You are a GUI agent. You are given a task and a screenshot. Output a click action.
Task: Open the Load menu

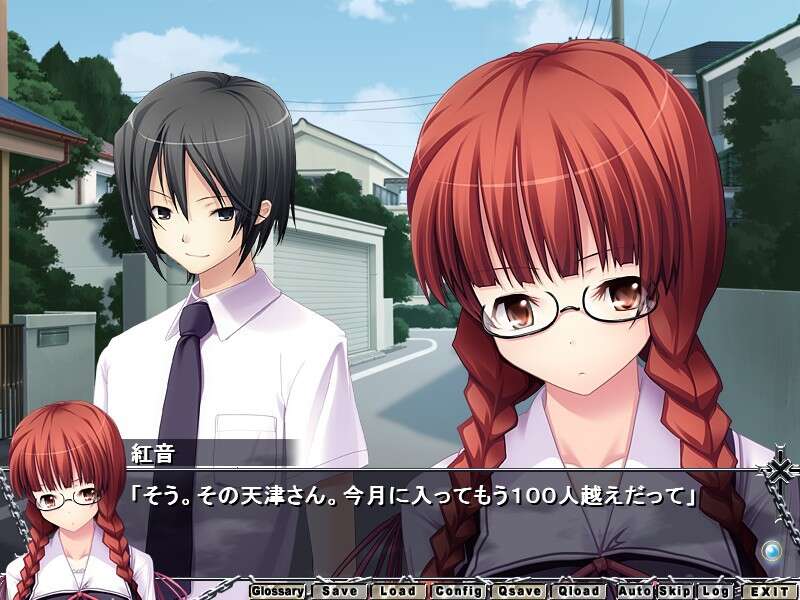399,591
